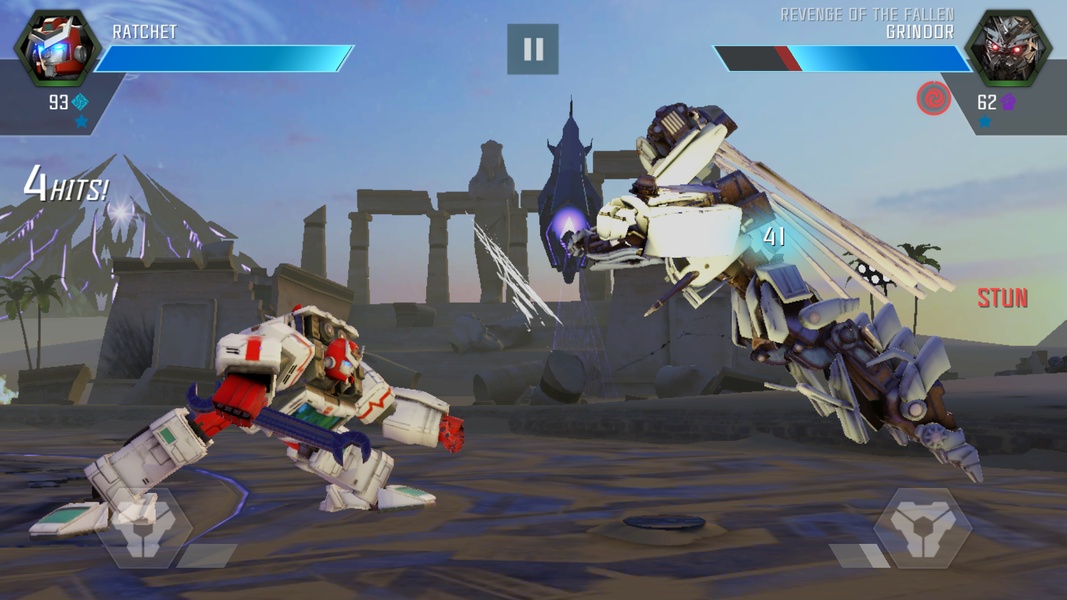
Task: Activate Ratchet's special attack hexagon button
Action: (144, 527)
